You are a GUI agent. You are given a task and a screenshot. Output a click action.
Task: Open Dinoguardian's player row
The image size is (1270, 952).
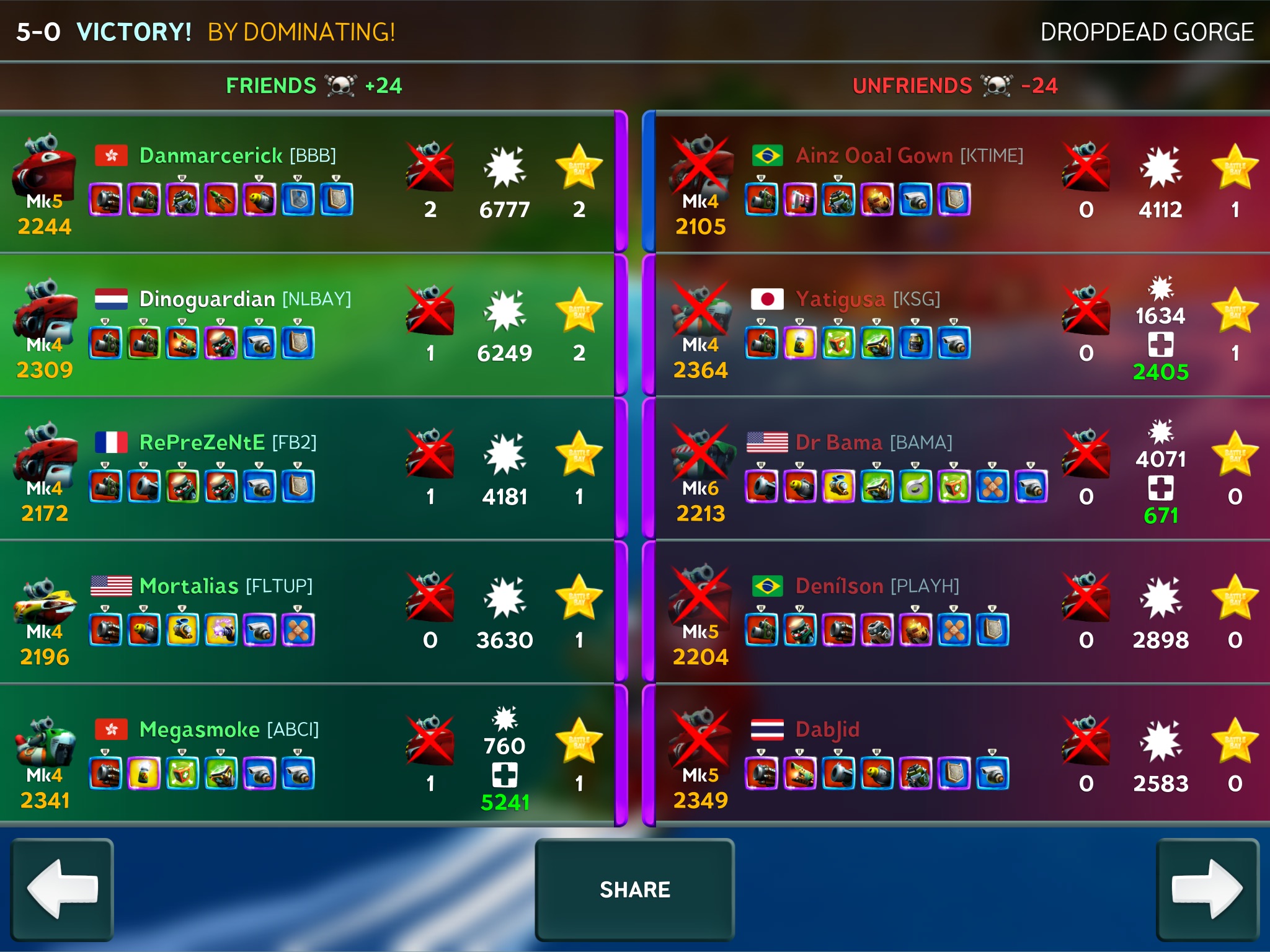coord(307,326)
